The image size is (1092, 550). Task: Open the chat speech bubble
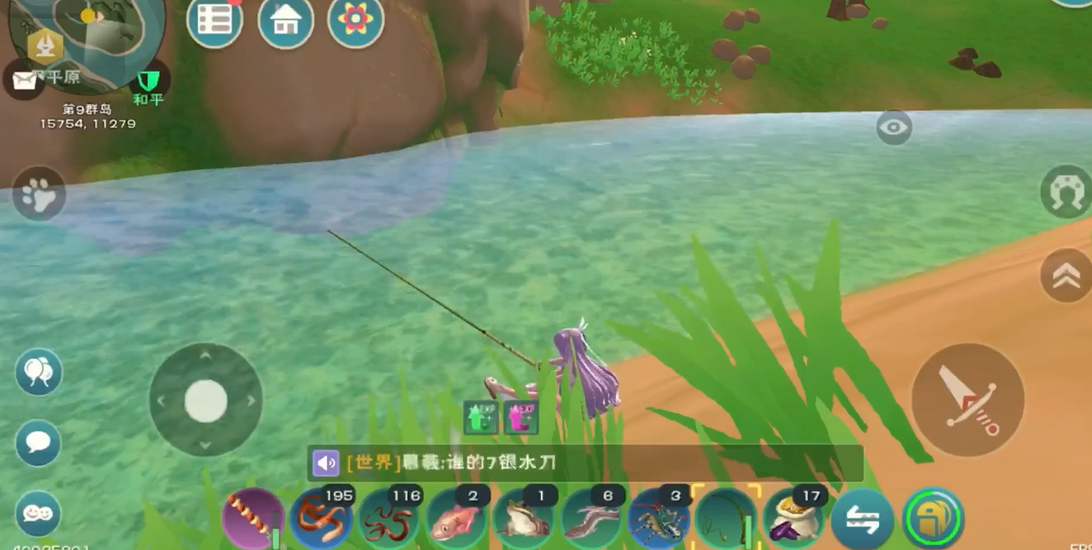38,443
